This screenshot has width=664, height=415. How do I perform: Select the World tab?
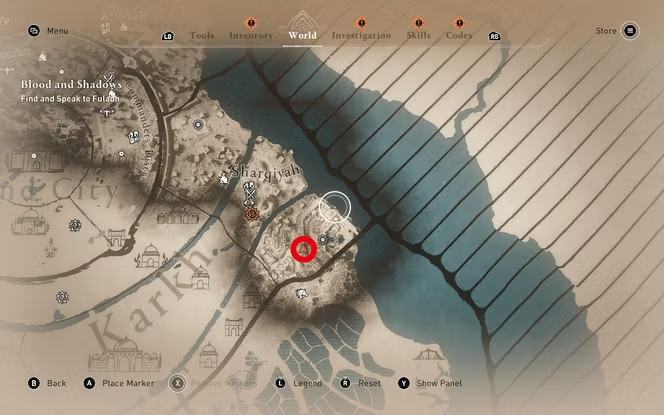302,35
